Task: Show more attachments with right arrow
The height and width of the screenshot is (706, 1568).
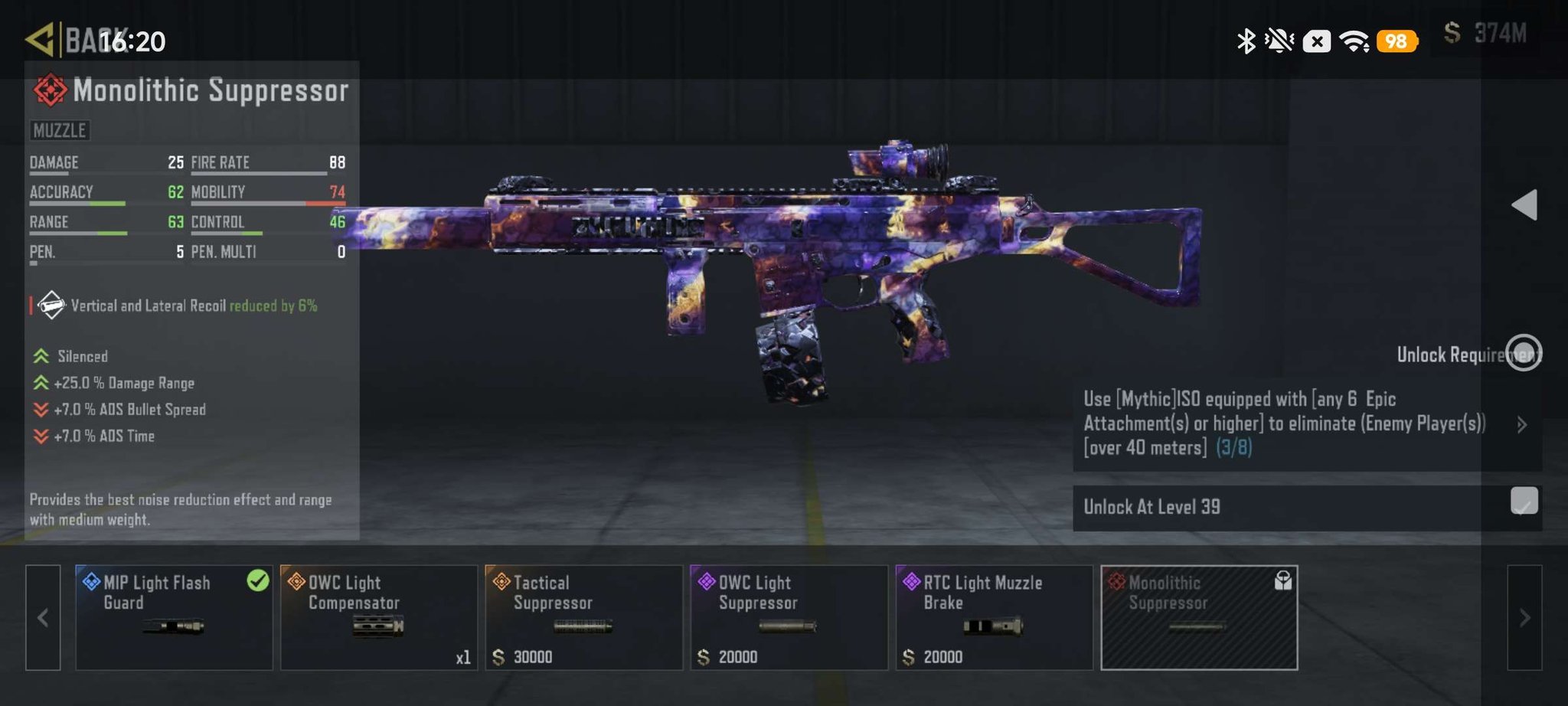Action: 1524,617
